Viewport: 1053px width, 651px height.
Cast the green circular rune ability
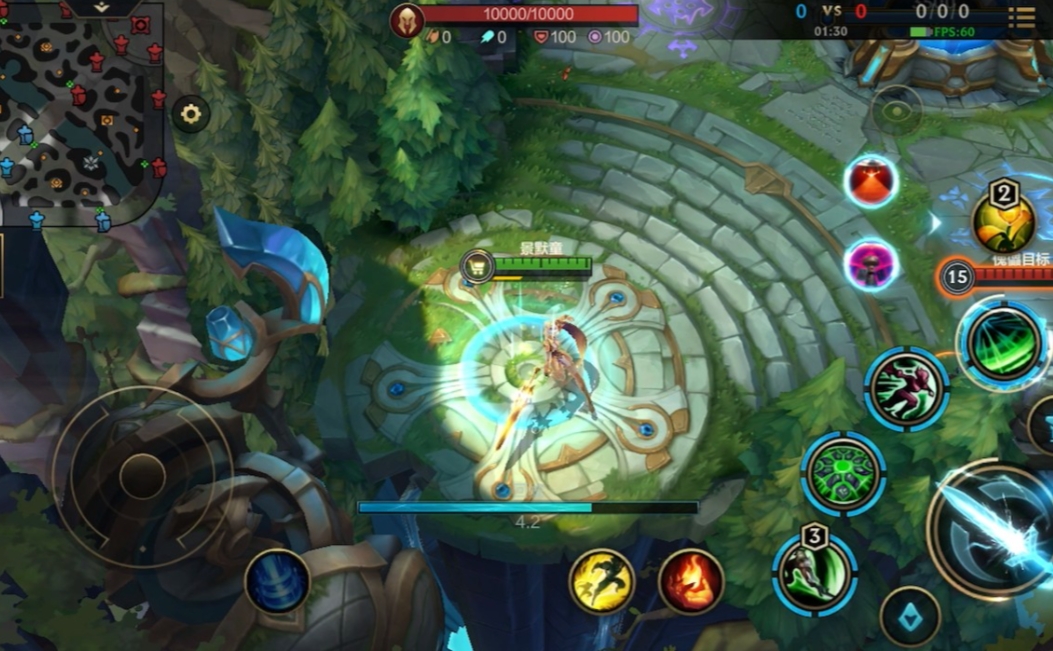tap(843, 473)
